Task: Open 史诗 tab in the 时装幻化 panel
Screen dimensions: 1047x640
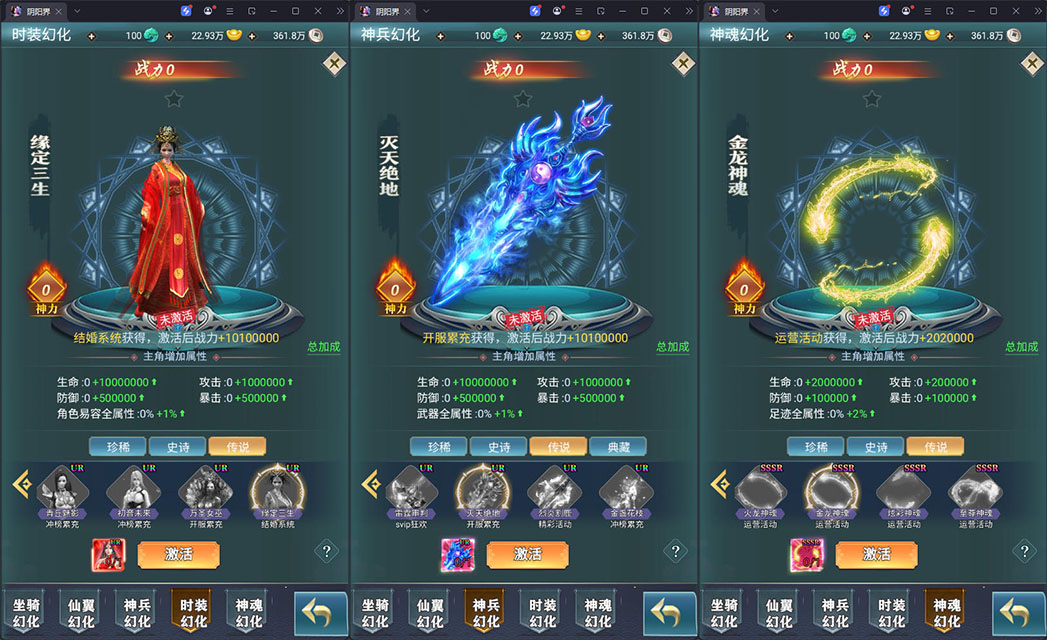Action: pos(177,447)
